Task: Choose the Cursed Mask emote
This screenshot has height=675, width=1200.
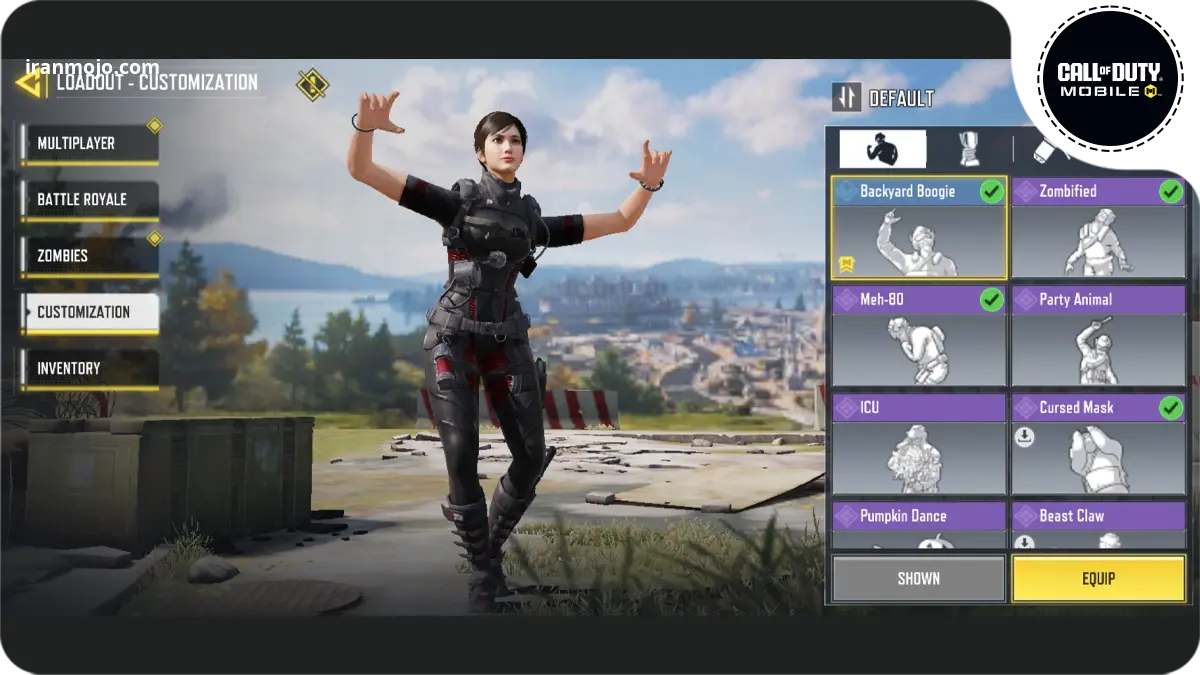Action: (x=1098, y=445)
